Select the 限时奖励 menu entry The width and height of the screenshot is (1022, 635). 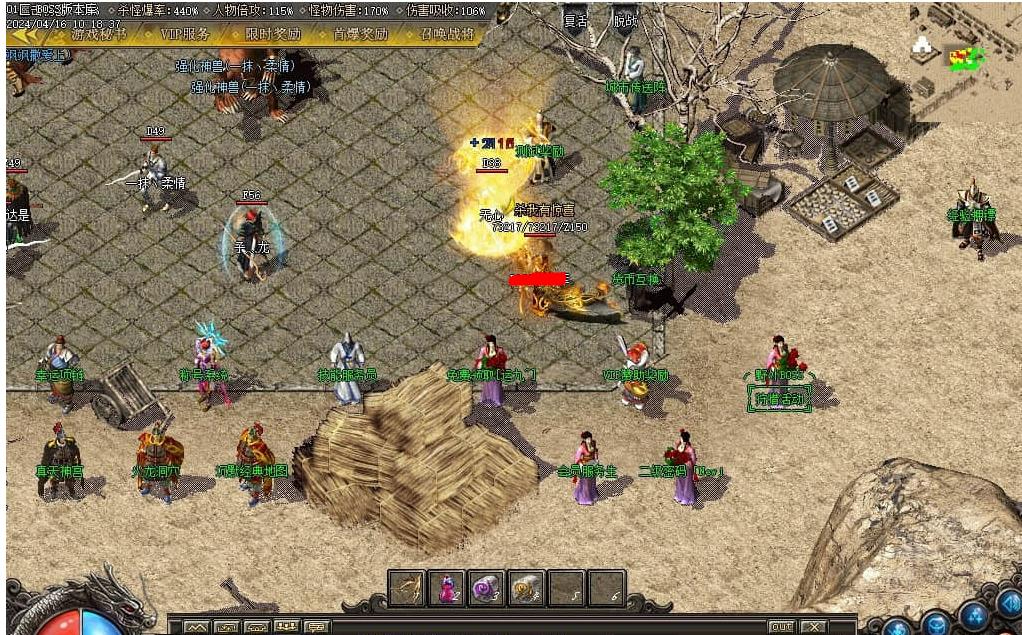tap(273, 33)
